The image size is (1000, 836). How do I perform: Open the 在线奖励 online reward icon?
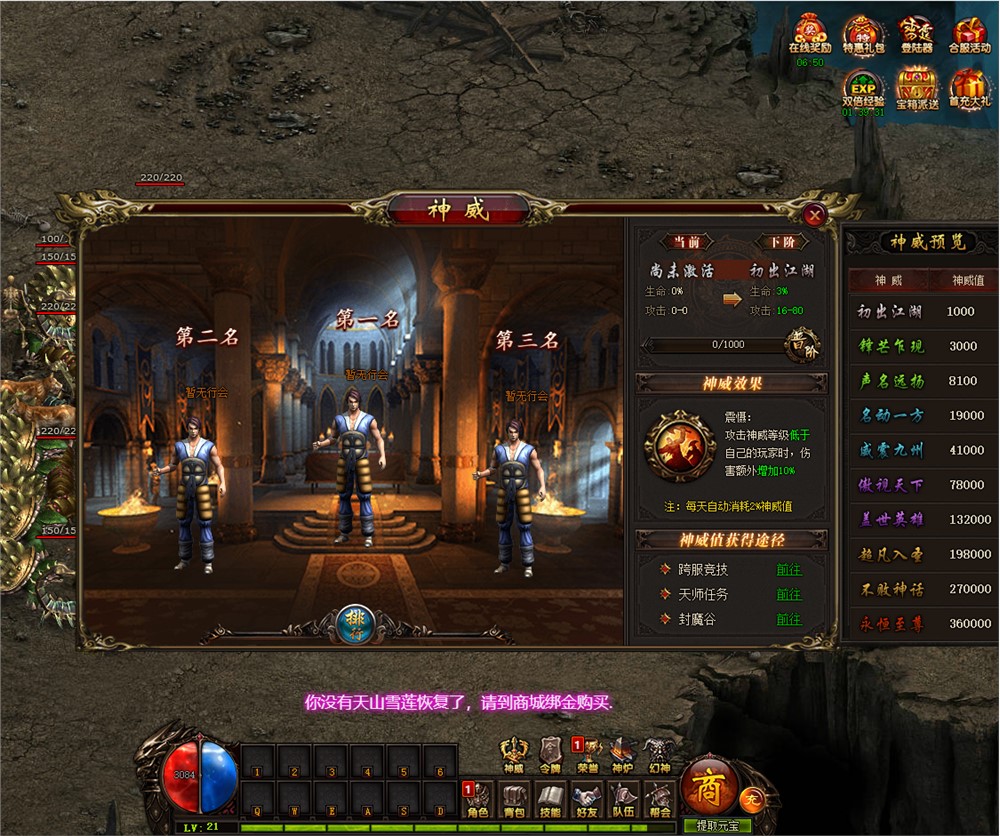810,34
